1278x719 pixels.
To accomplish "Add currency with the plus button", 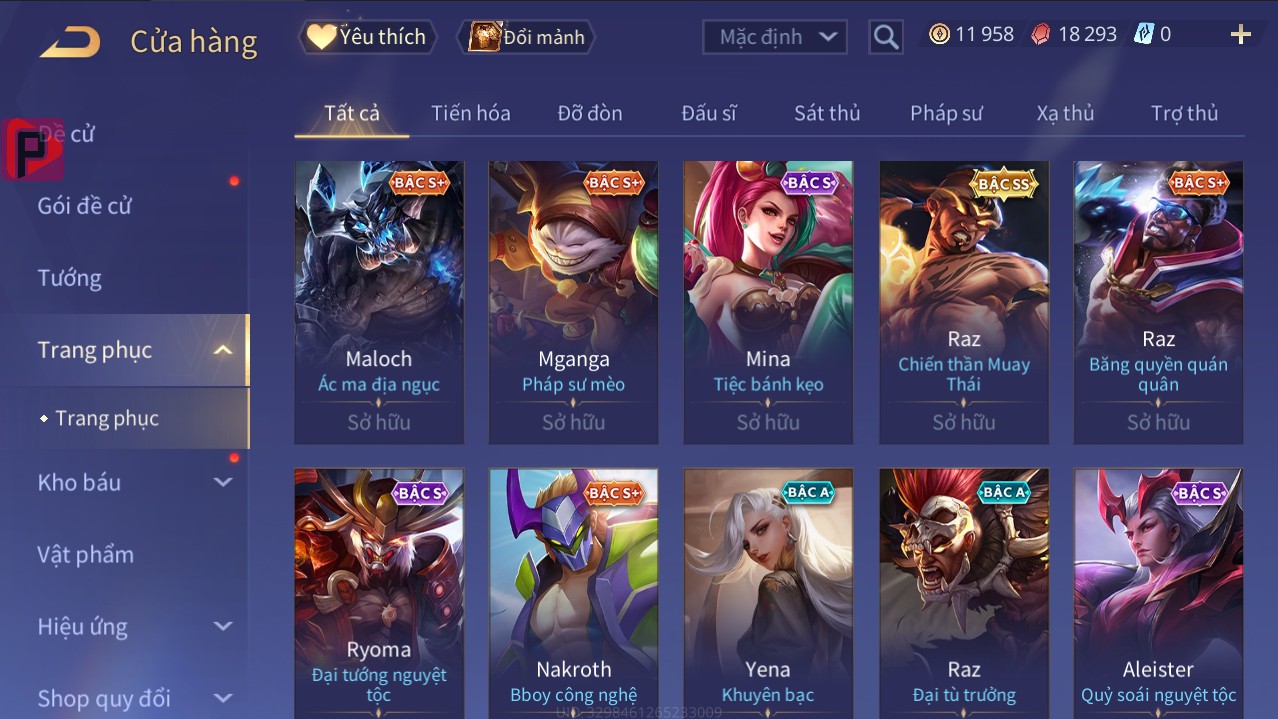I will [1240, 35].
